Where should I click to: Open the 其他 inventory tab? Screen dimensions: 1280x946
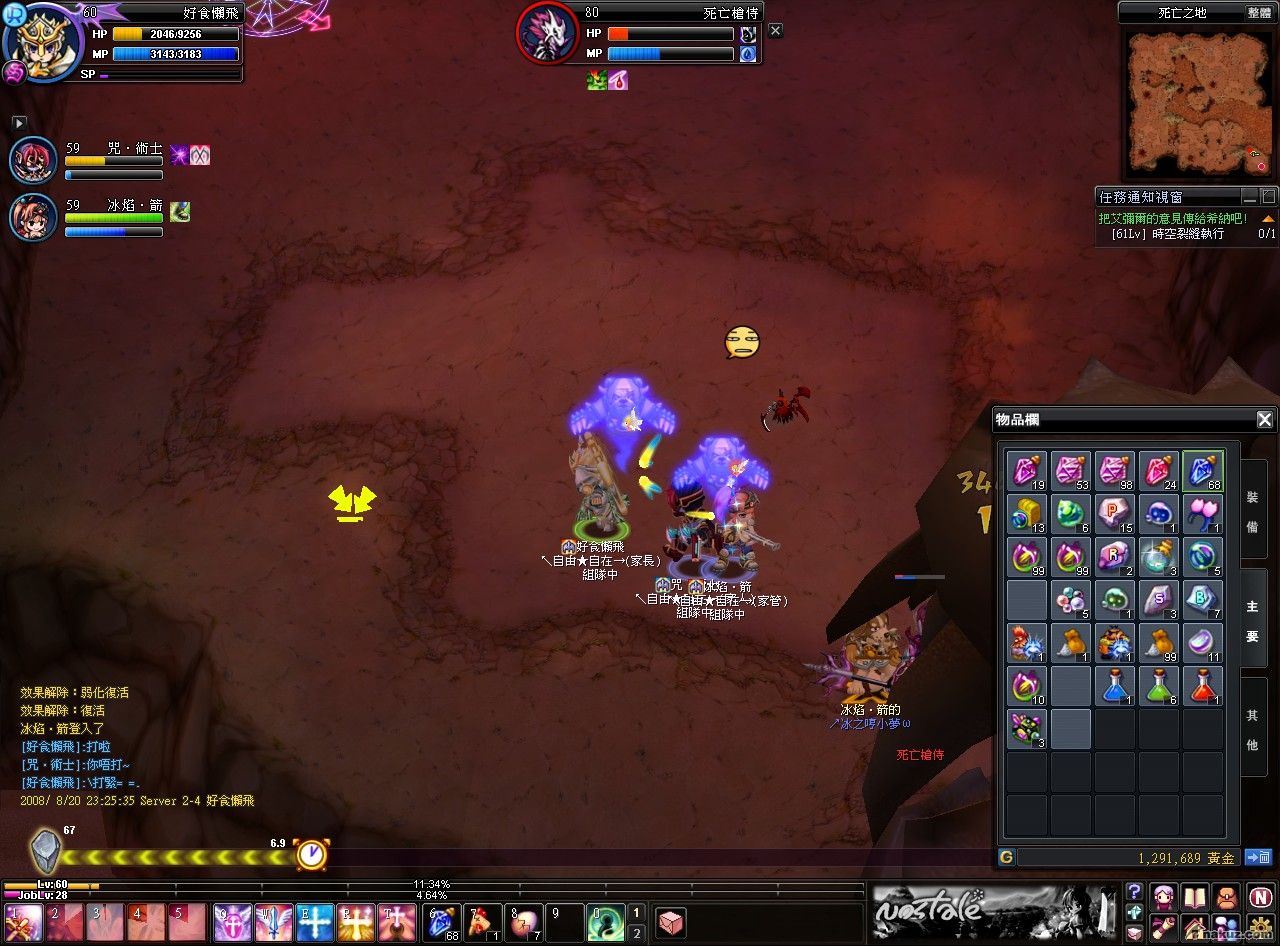(1252, 729)
